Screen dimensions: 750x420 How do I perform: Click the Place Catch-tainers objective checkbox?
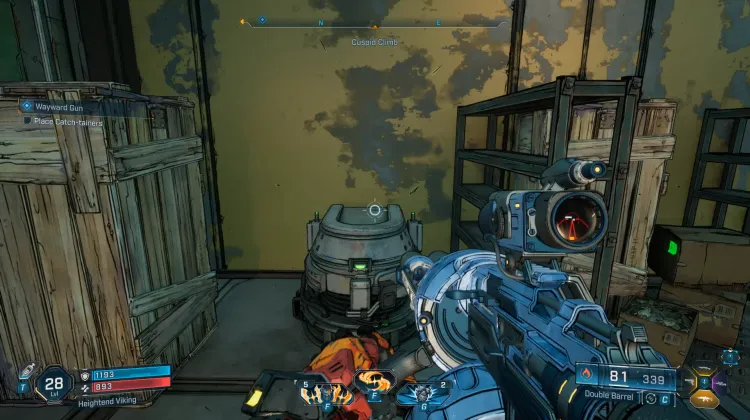click(x=28, y=120)
